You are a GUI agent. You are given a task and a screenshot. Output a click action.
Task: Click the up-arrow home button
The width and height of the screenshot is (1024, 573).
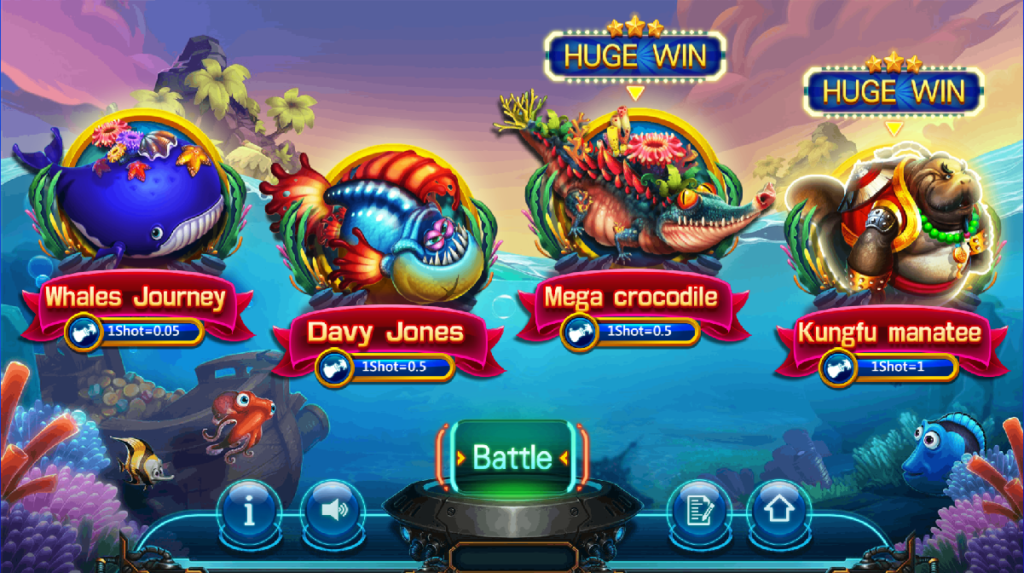pyautogui.click(x=779, y=510)
